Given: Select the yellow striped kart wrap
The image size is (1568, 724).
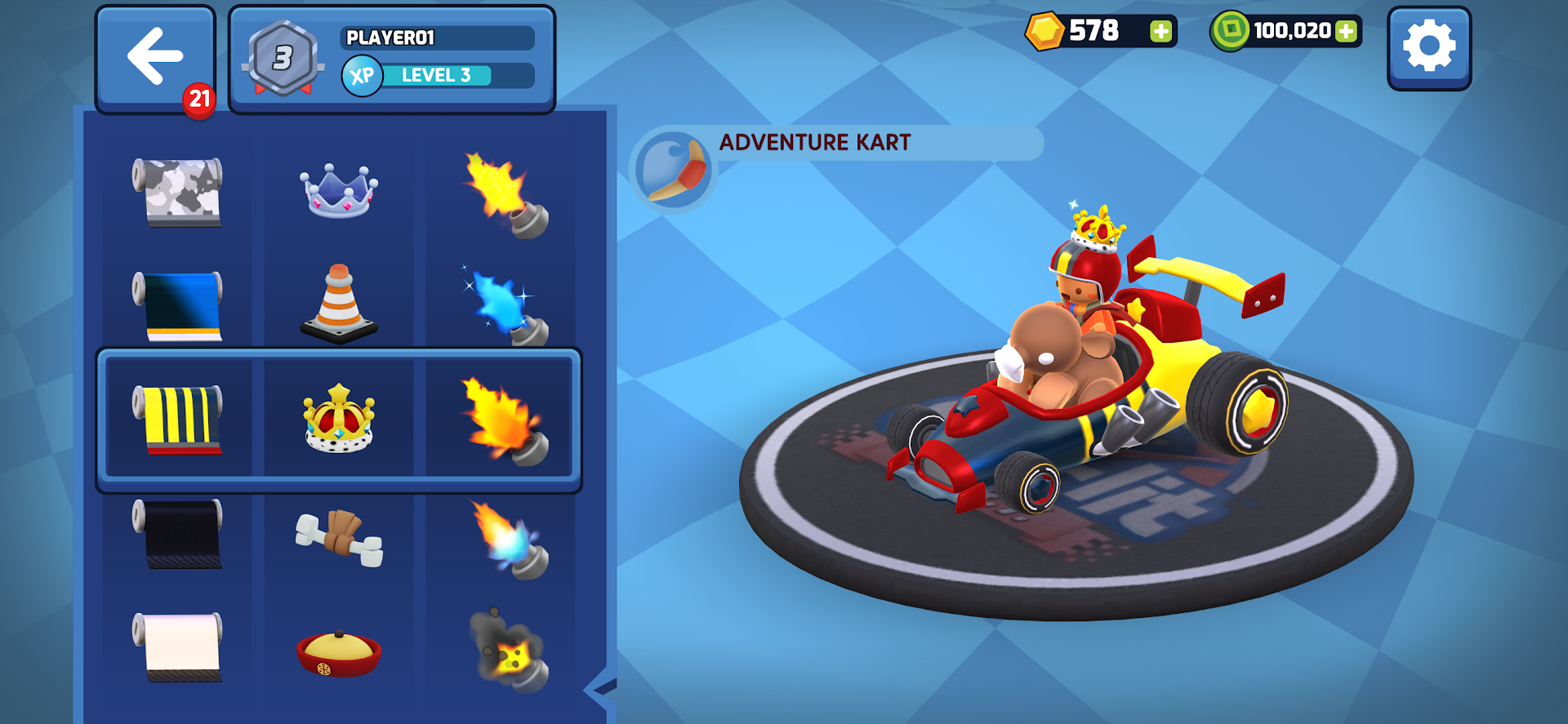Looking at the screenshot, I should coord(178,418).
